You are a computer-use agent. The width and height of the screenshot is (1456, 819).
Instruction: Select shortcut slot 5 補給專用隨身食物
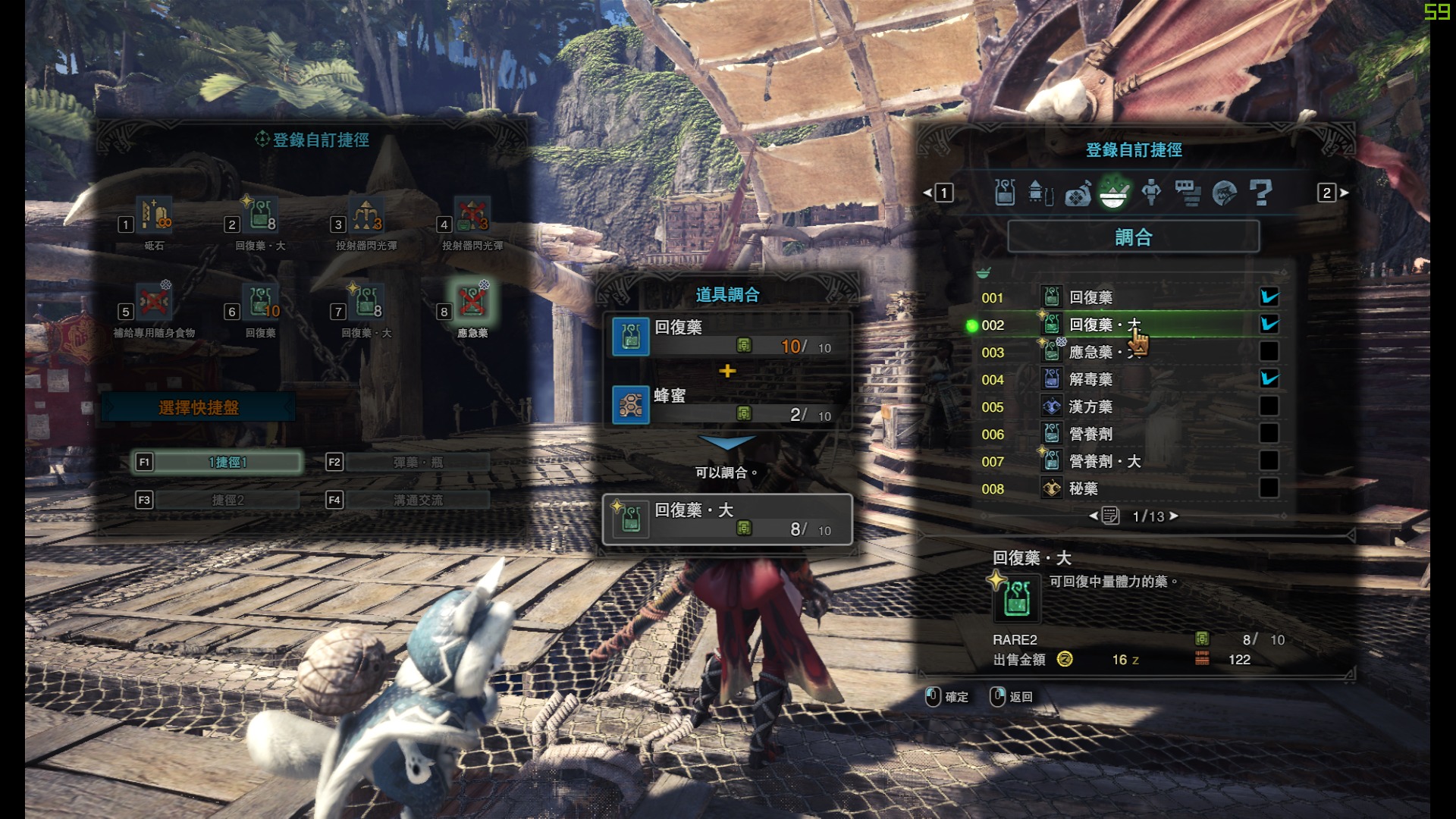(154, 303)
